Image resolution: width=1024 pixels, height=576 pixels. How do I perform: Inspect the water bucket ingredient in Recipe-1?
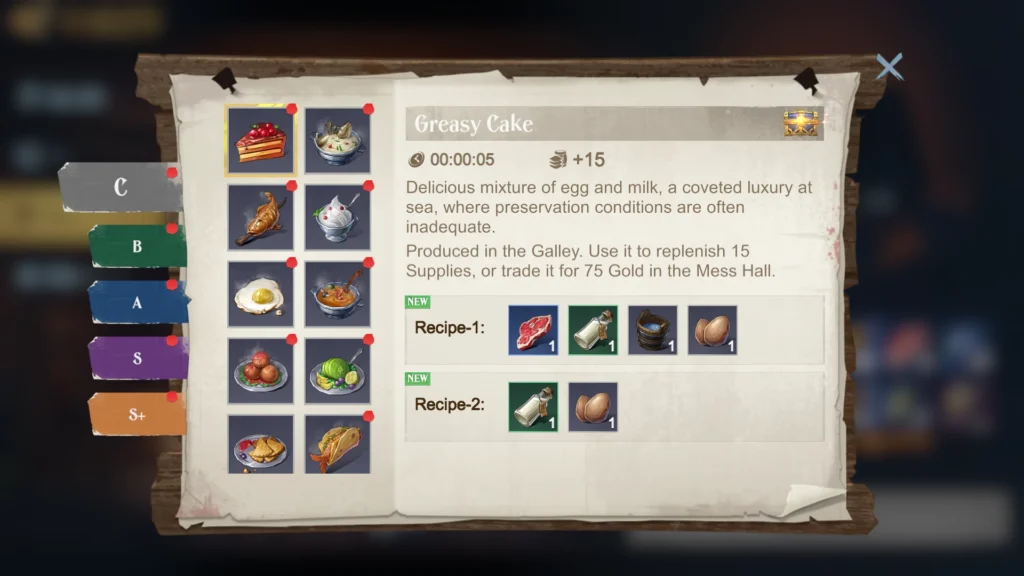pyautogui.click(x=653, y=330)
